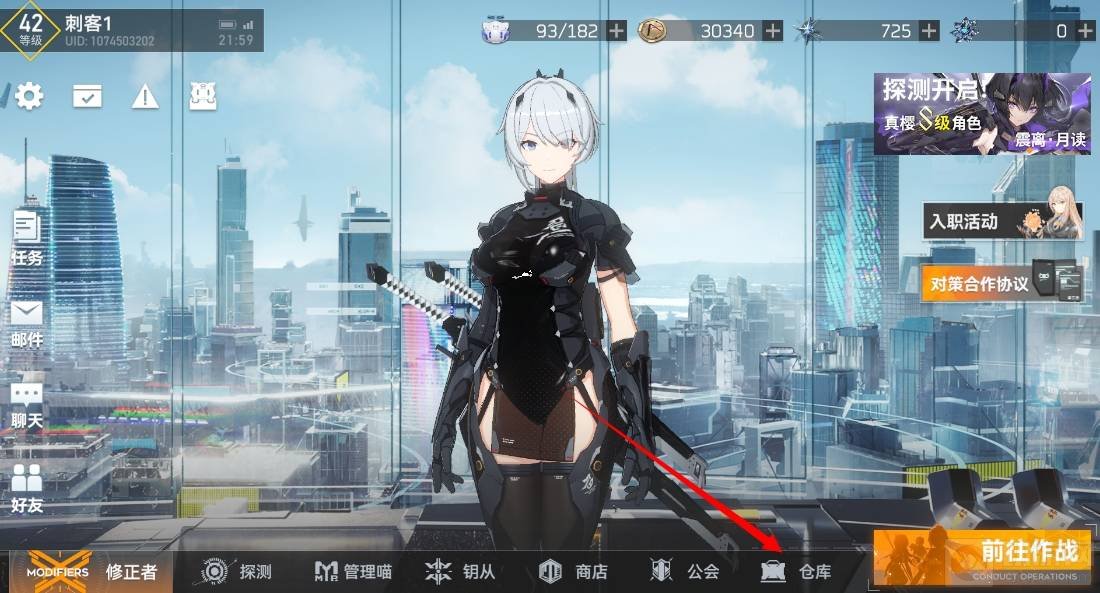
Task: Open the 仓库 warehouse
Action: tap(797, 571)
